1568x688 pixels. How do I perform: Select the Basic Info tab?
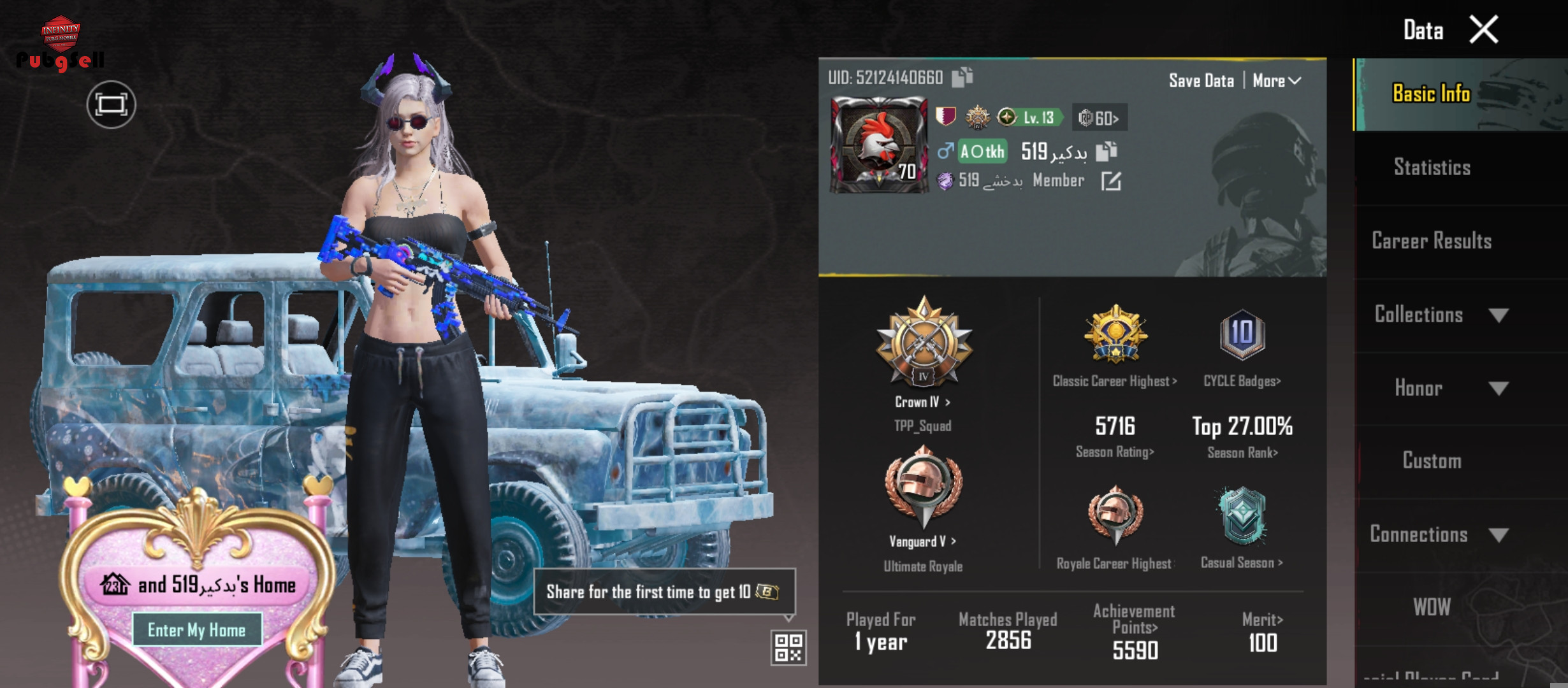click(x=1432, y=94)
